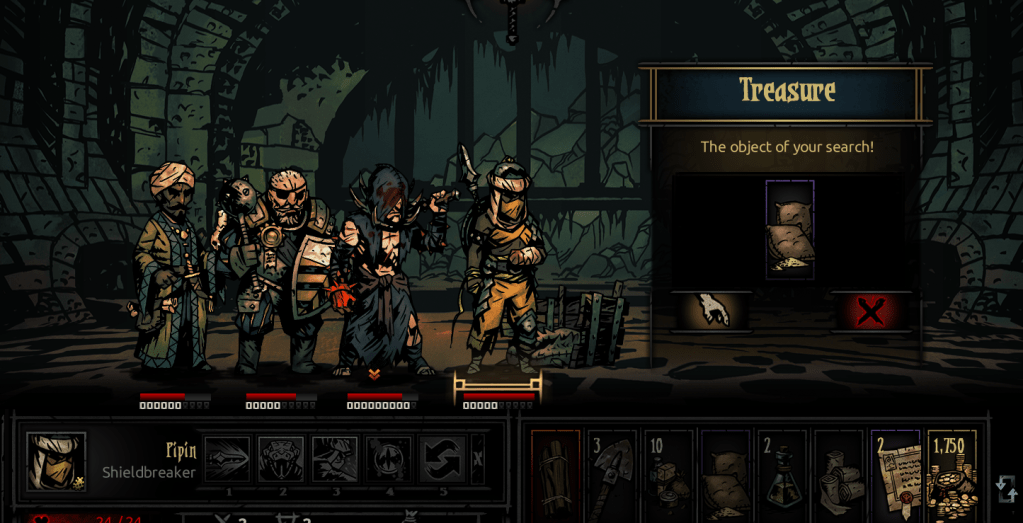Take all treasure with the hand button
Image resolution: width=1023 pixels, height=523 pixels.
(x=712, y=312)
